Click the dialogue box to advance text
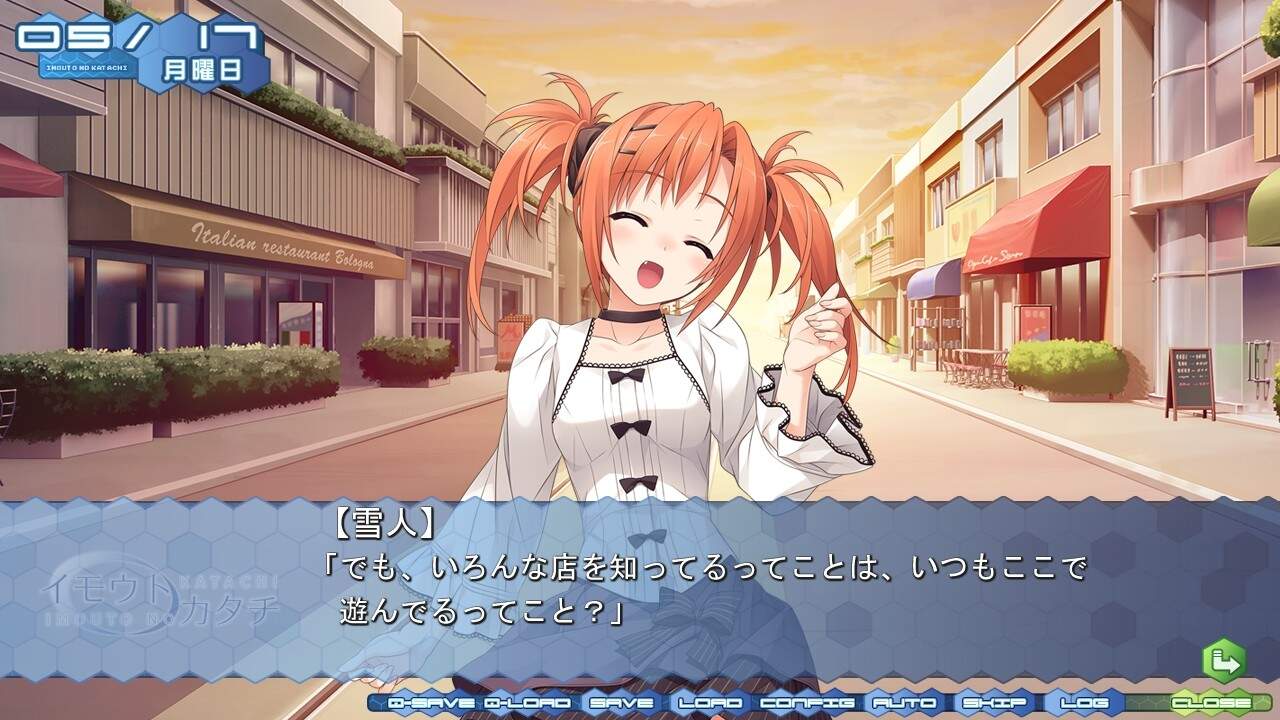Viewport: 1280px width, 720px height. click(x=640, y=590)
